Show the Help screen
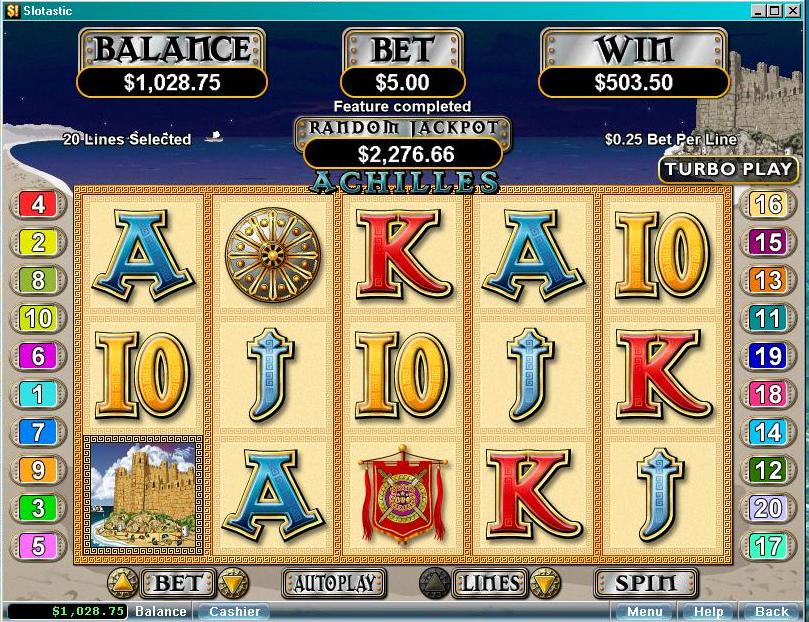809x622 pixels. [x=708, y=611]
